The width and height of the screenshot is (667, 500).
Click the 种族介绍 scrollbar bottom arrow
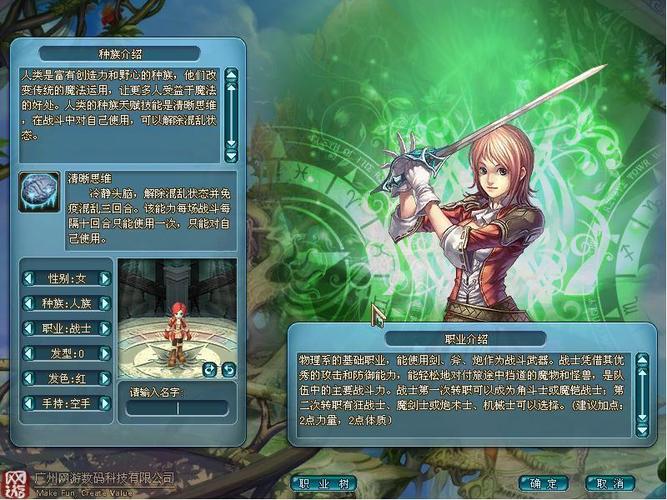231,156
